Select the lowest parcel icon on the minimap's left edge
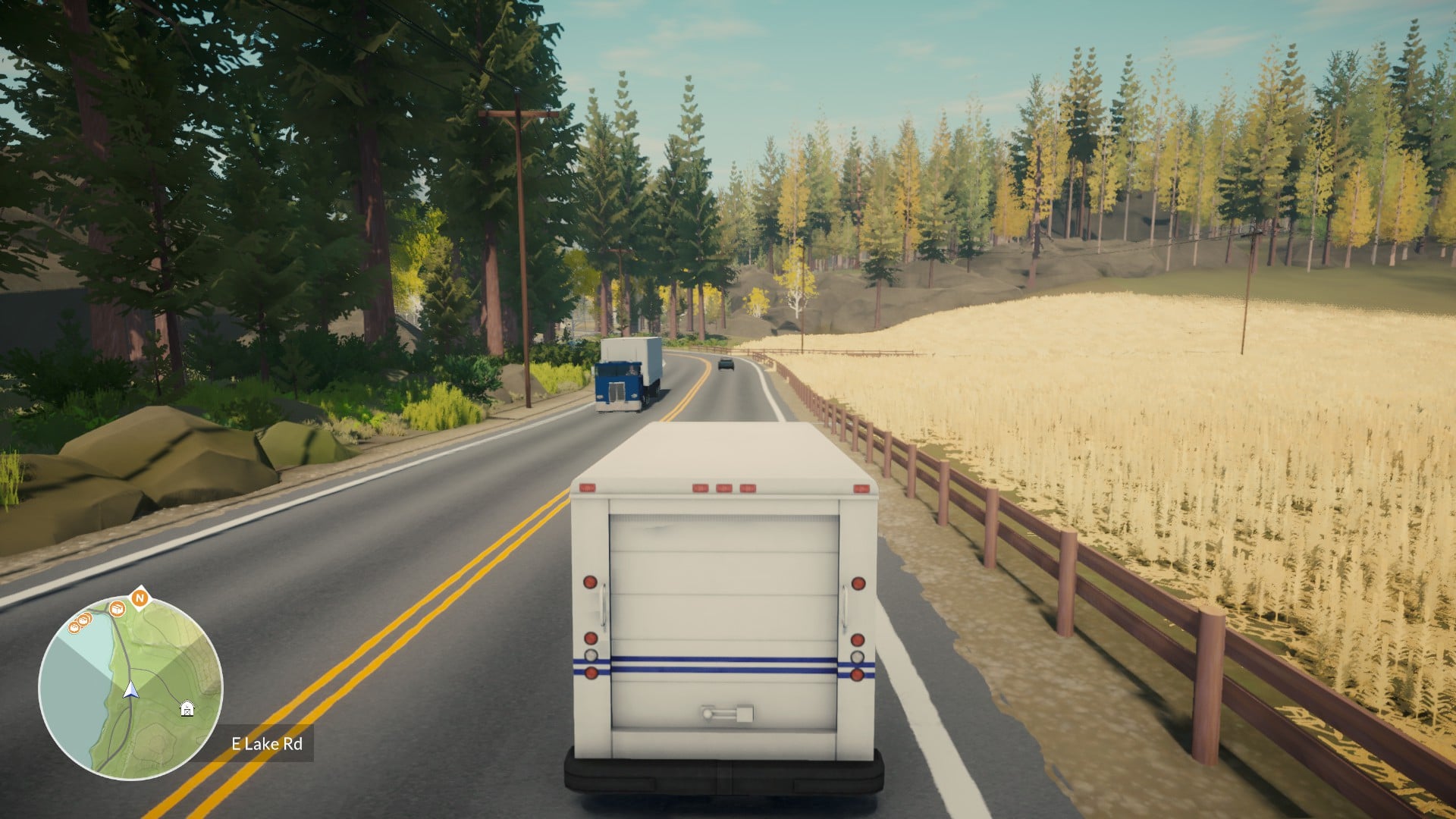The height and width of the screenshot is (819, 1456). click(x=74, y=628)
